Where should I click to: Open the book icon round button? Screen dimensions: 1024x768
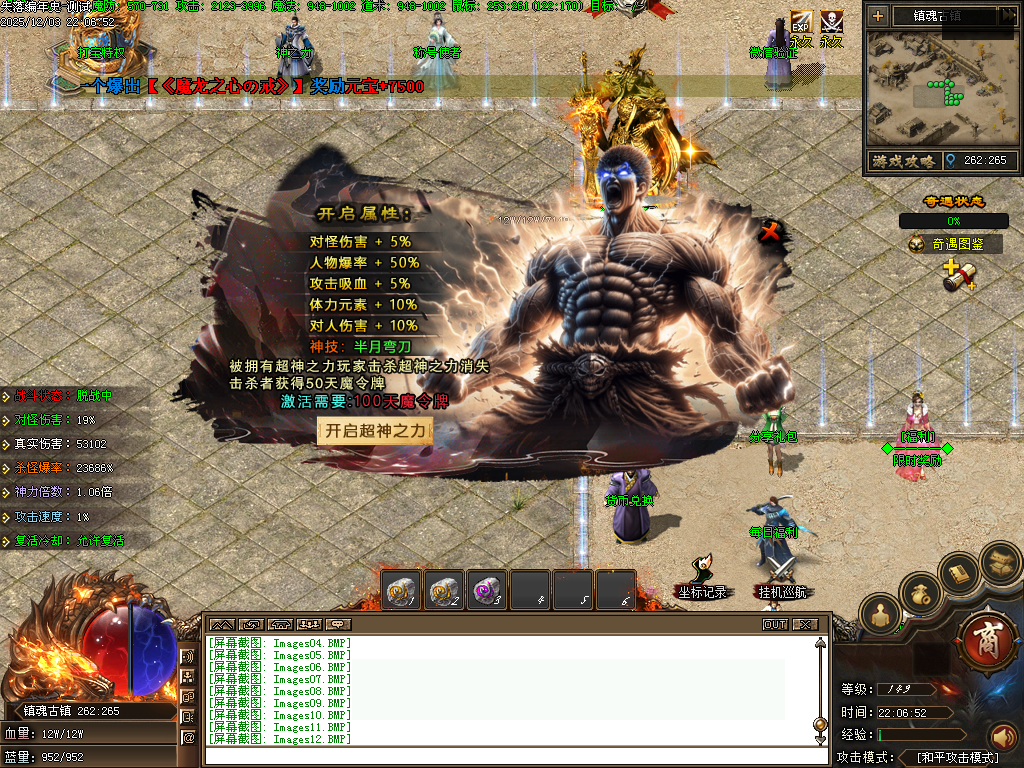pyautogui.click(x=959, y=573)
